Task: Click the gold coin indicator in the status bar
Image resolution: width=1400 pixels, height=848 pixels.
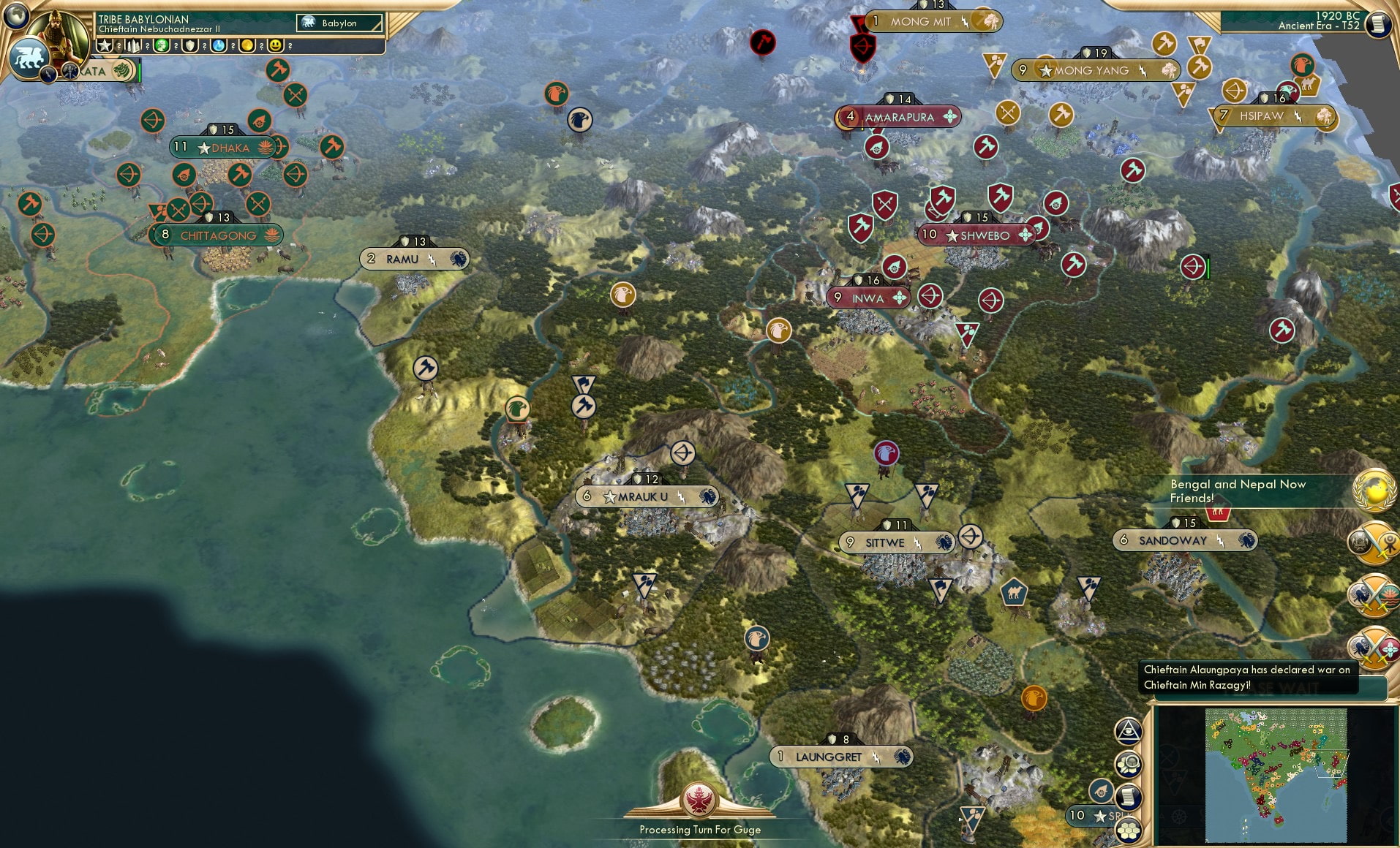Action: 247,45
